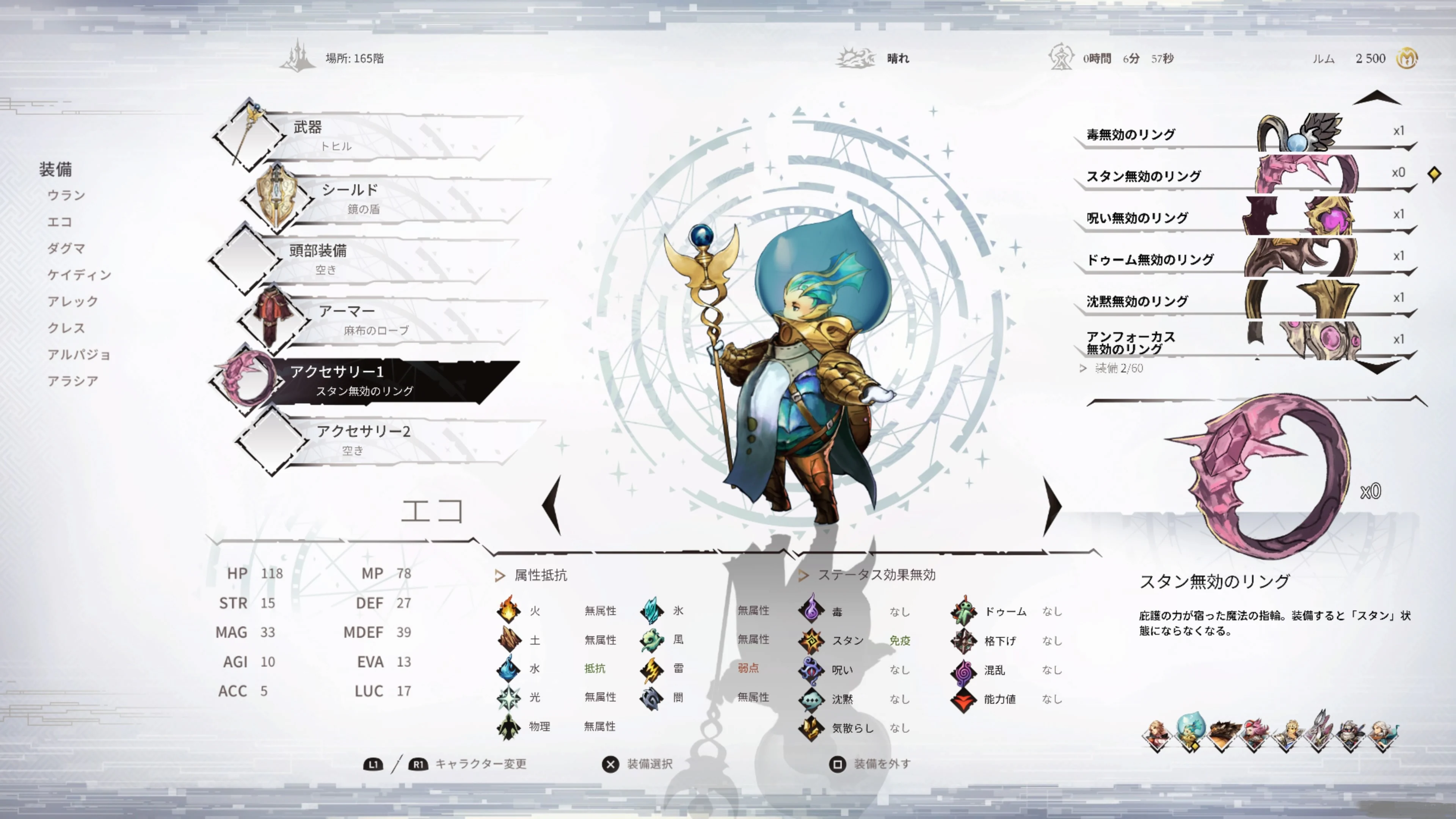
Task: Select ダグマ in the character sidebar
Action: coord(66,249)
